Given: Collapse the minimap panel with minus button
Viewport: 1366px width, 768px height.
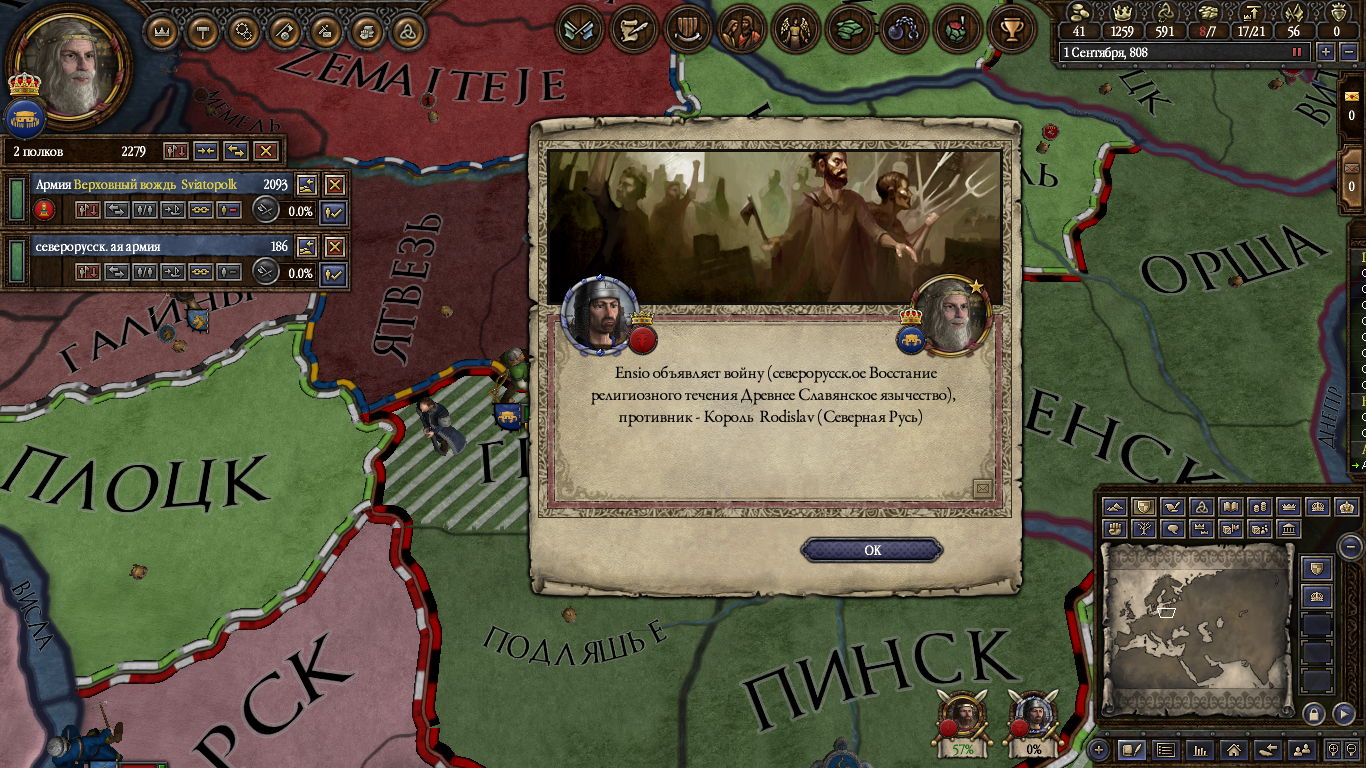Looking at the screenshot, I should pyautogui.click(x=1349, y=547).
